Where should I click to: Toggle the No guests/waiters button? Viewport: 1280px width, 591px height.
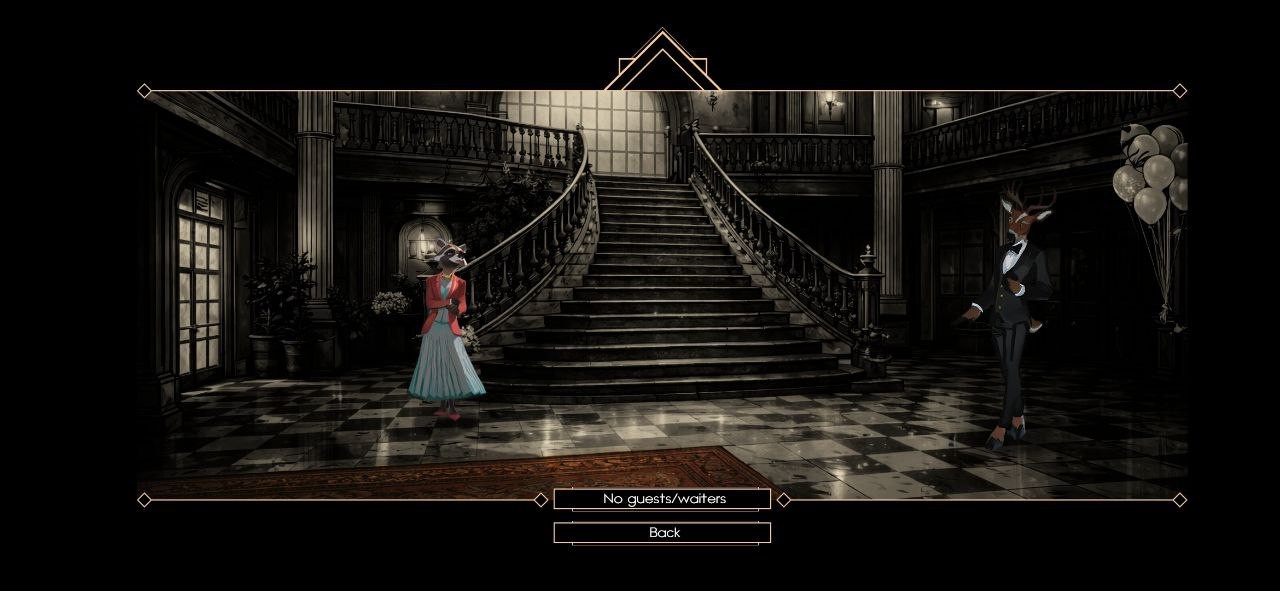(662, 499)
